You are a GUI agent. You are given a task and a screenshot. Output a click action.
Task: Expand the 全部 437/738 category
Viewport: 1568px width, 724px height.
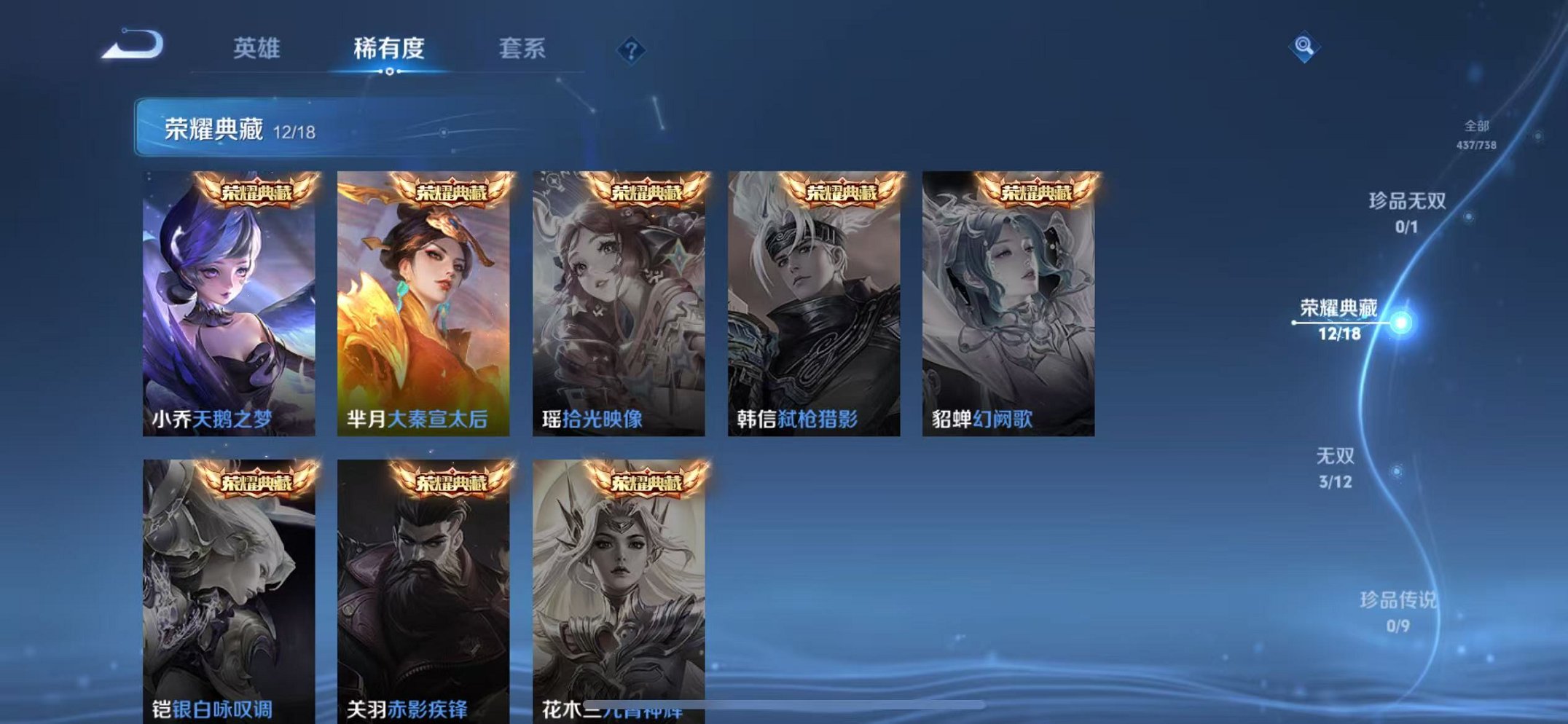point(1475,134)
